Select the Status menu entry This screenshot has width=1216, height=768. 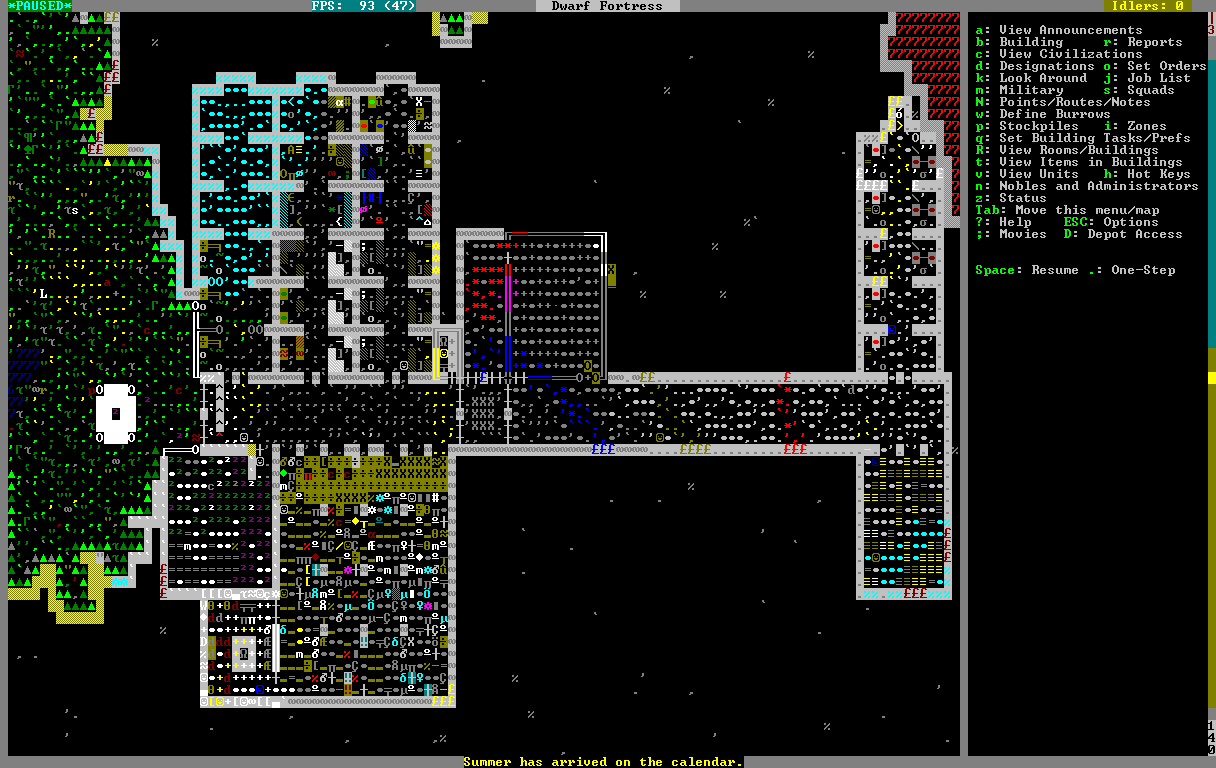pos(1022,198)
